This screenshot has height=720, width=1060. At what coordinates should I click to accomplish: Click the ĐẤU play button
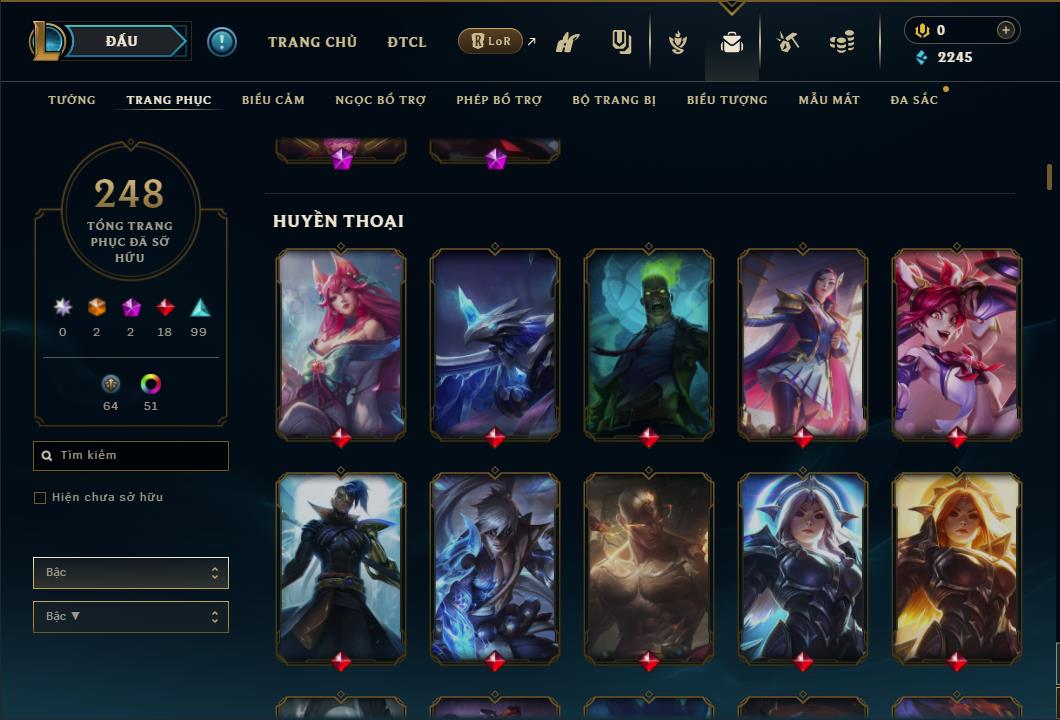coord(122,41)
